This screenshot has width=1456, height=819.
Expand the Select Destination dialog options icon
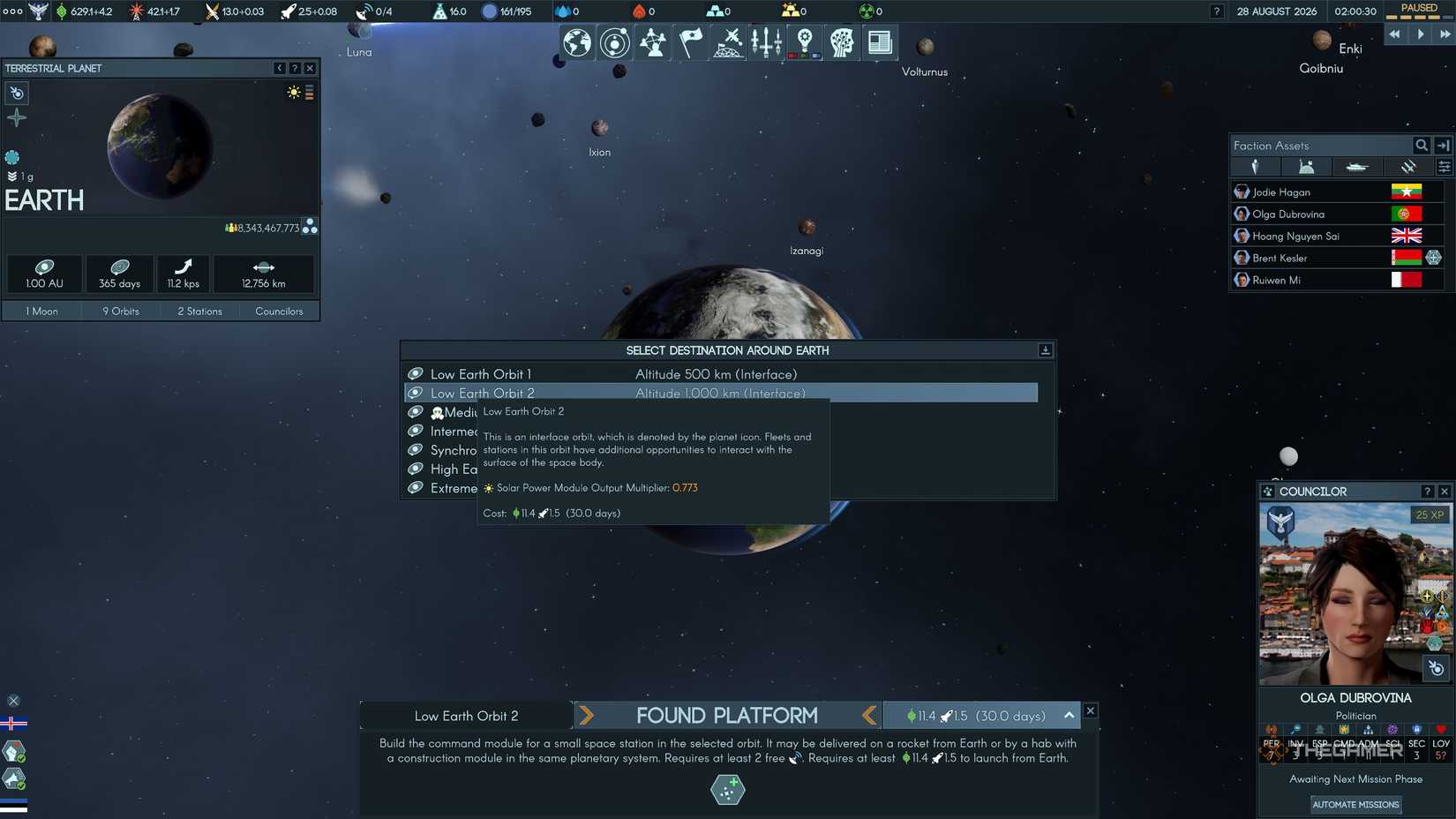coord(1045,349)
